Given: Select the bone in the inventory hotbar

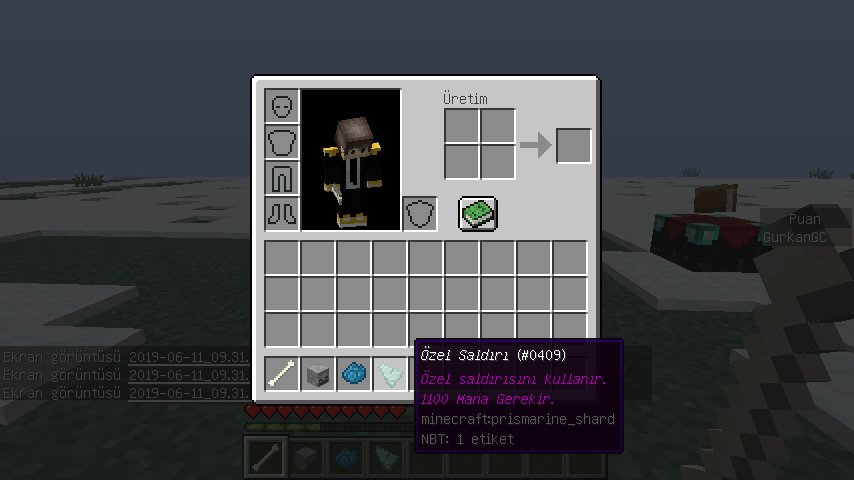Looking at the screenshot, I should [x=282, y=374].
